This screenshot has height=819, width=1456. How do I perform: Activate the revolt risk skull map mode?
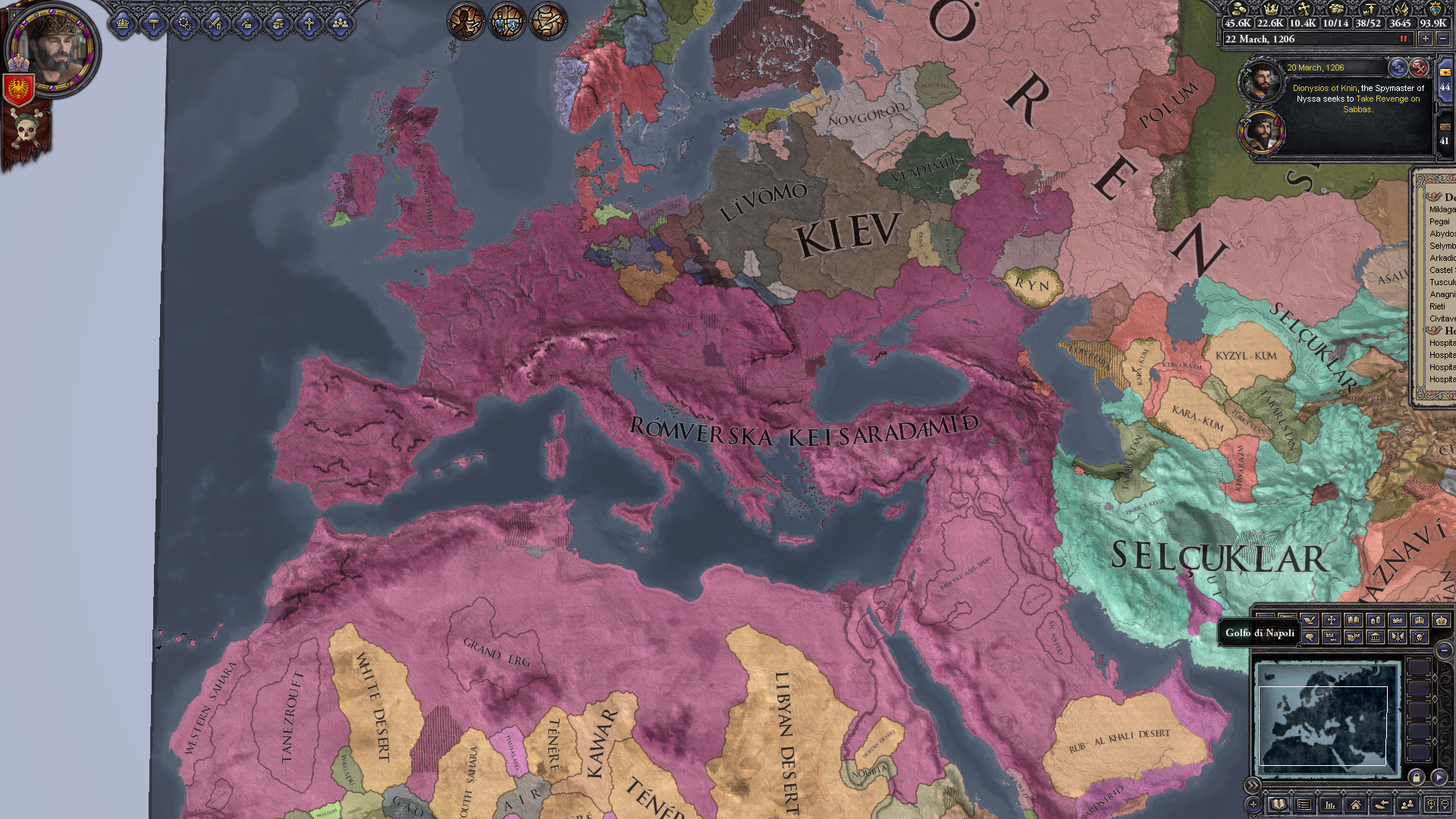pos(1420,638)
